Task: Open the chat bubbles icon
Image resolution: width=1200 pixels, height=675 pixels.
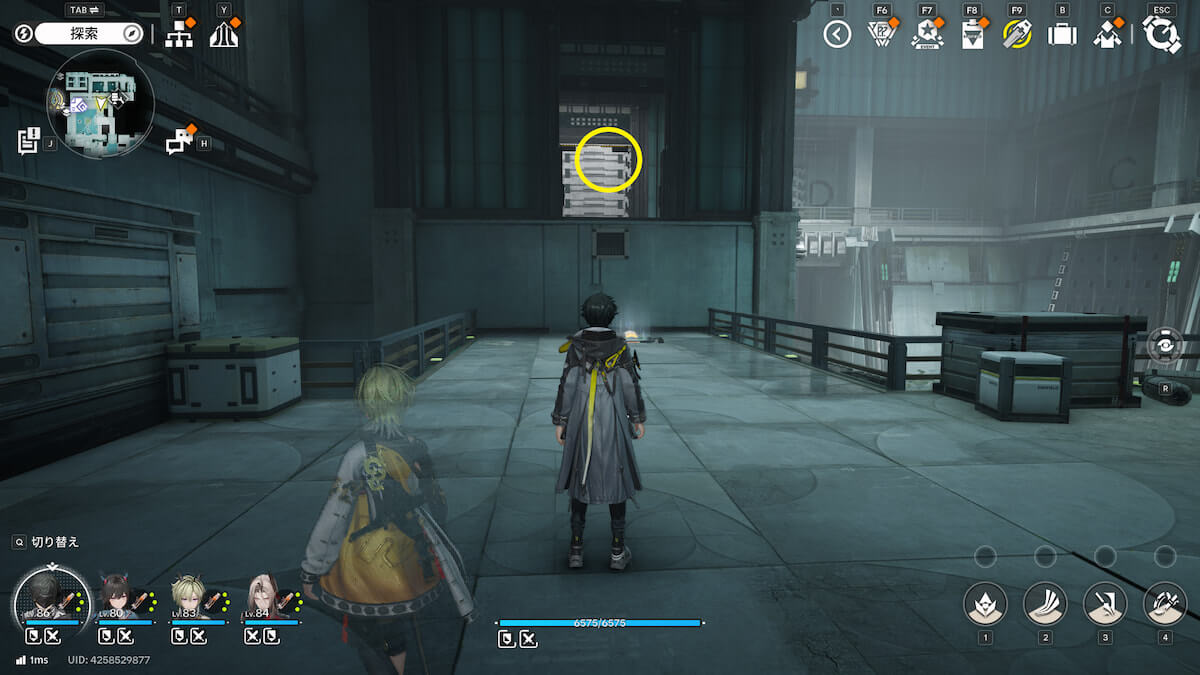Action: pos(178,142)
